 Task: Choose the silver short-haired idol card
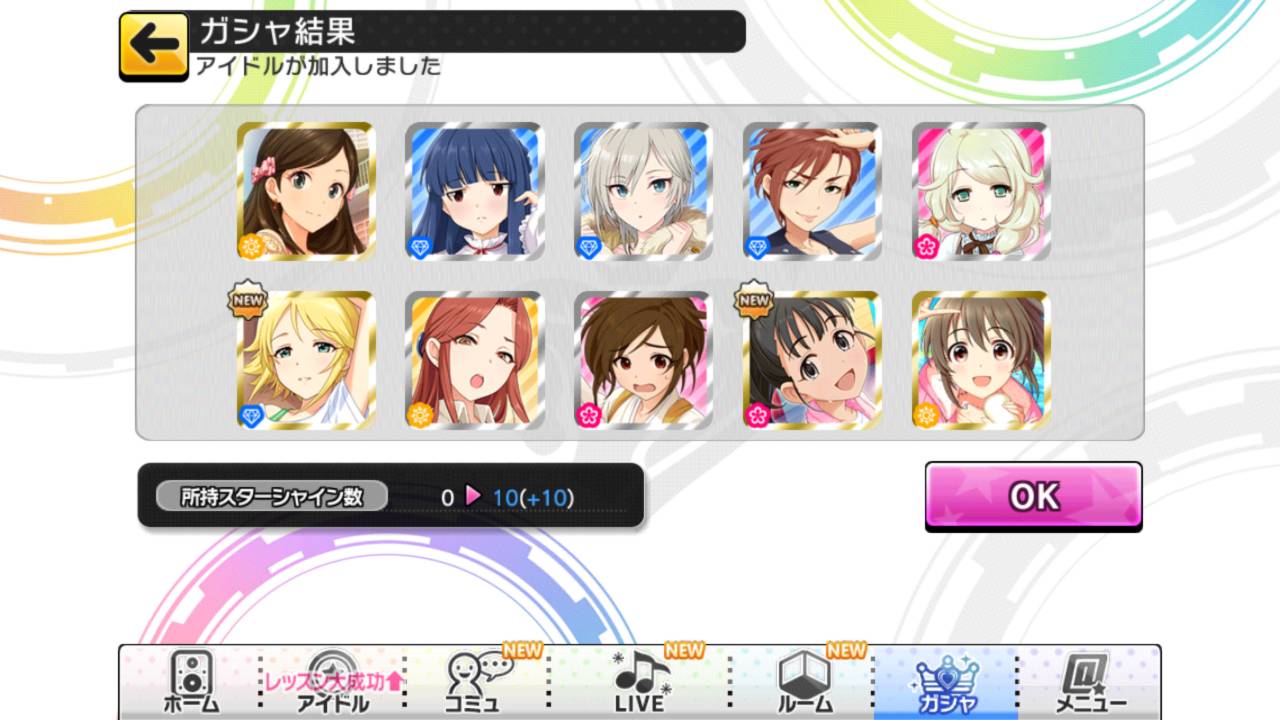pyautogui.click(x=644, y=191)
